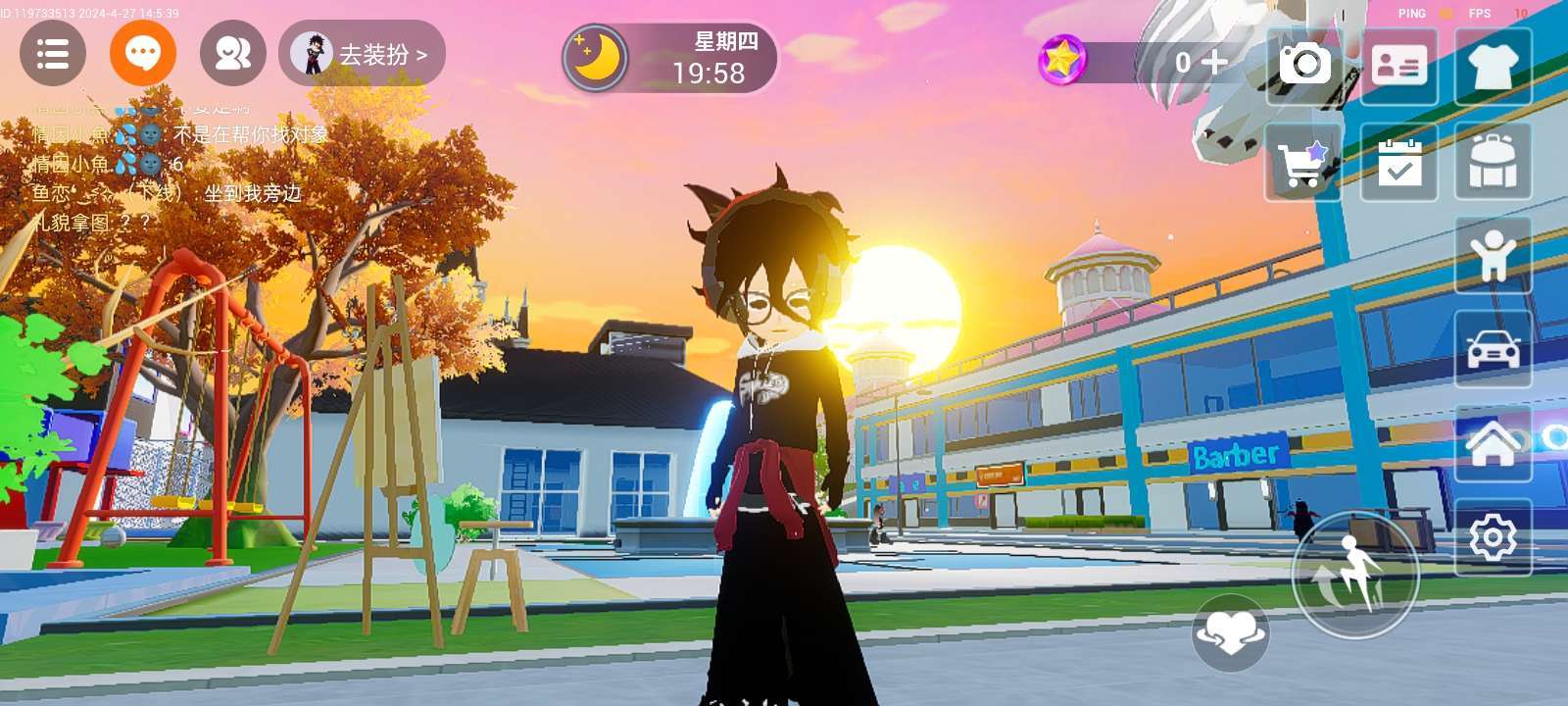Viewport: 1568px width, 706px height.
Task: Tap the heart interaction button
Action: (x=1231, y=632)
